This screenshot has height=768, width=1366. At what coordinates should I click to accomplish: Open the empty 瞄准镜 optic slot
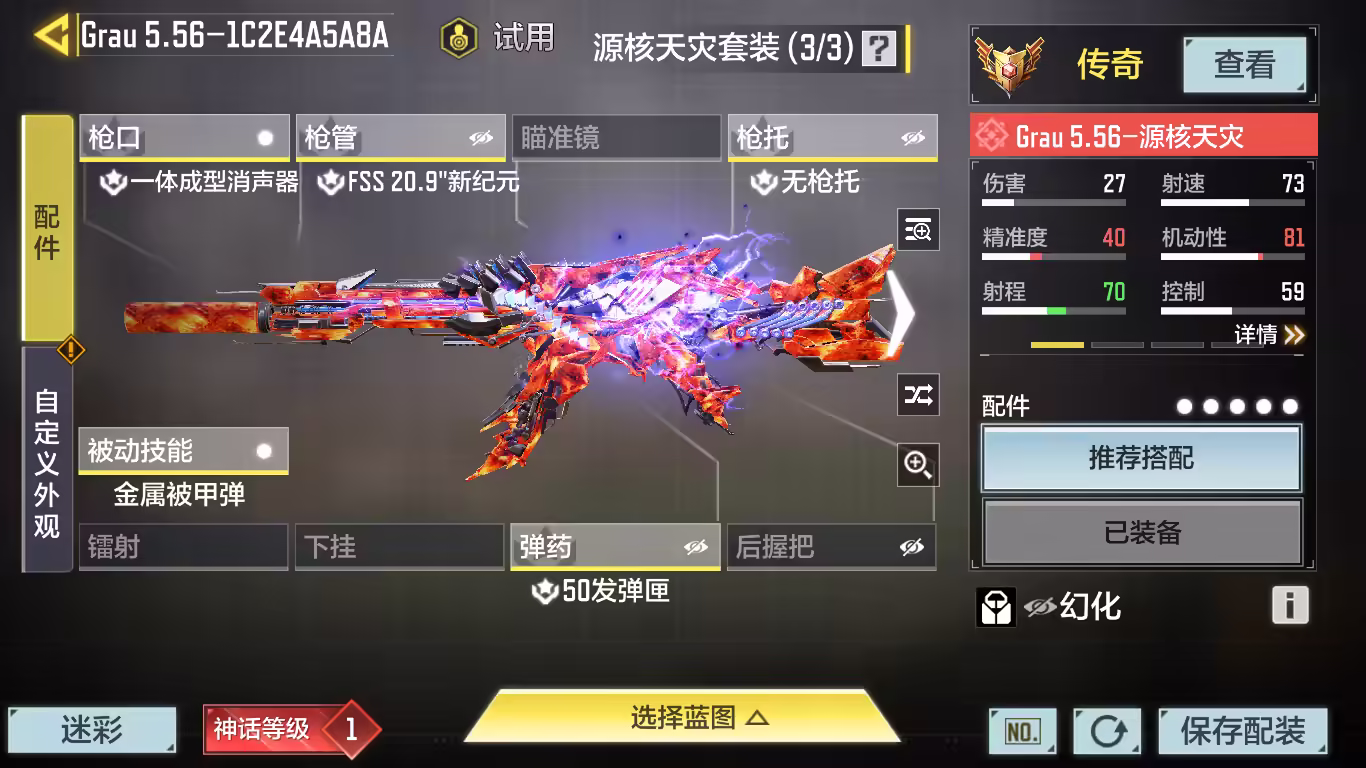point(616,138)
